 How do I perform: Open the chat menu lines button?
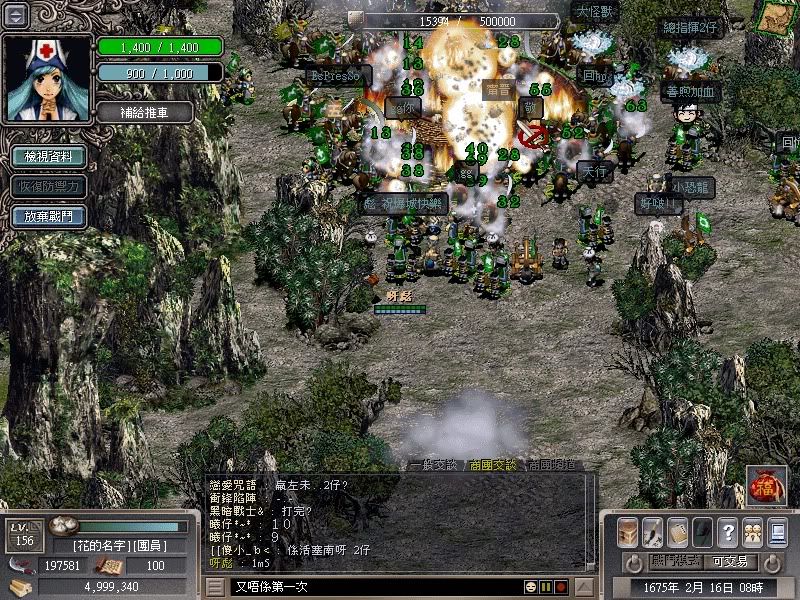pos(216,586)
